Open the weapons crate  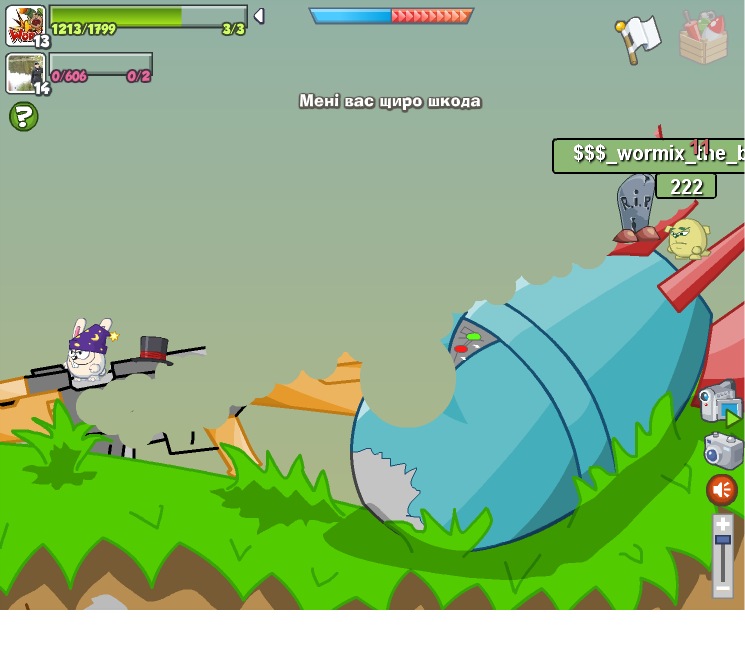[703, 38]
